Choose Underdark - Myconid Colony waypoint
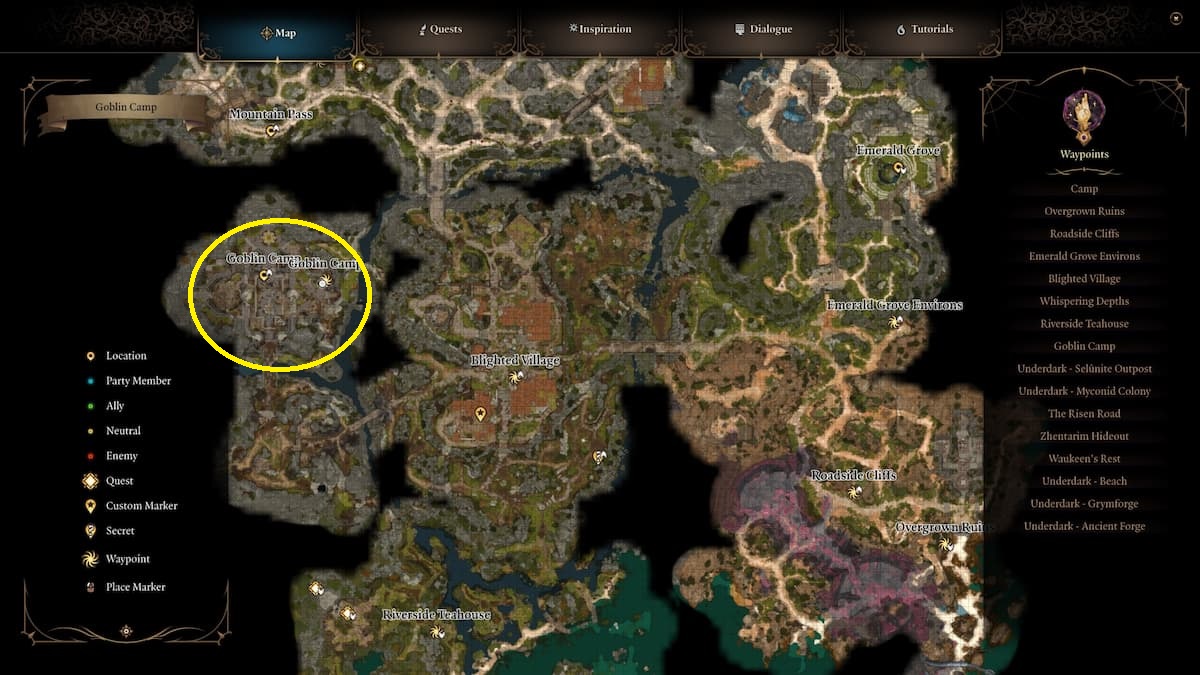This screenshot has width=1200, height=675. [x=1084, y=391]
